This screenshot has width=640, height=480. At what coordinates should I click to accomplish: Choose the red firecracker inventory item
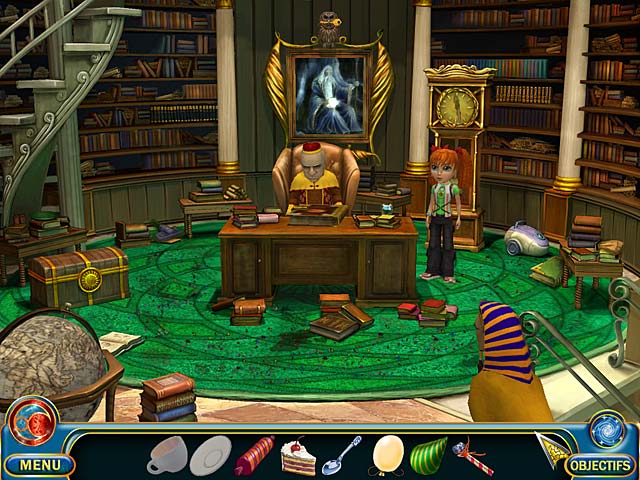coord(254,455)
